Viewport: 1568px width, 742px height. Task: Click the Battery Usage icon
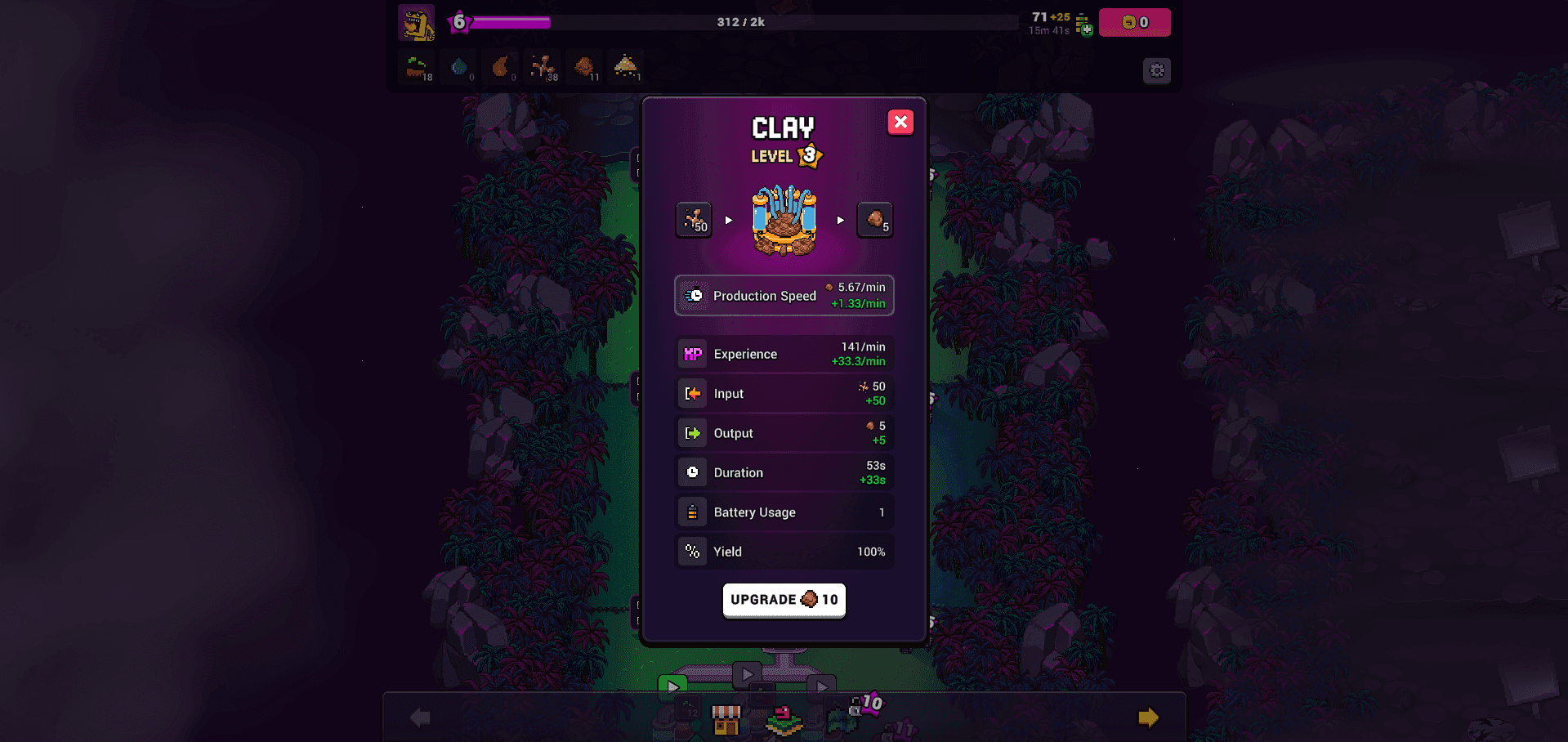(x=692, y=511)
